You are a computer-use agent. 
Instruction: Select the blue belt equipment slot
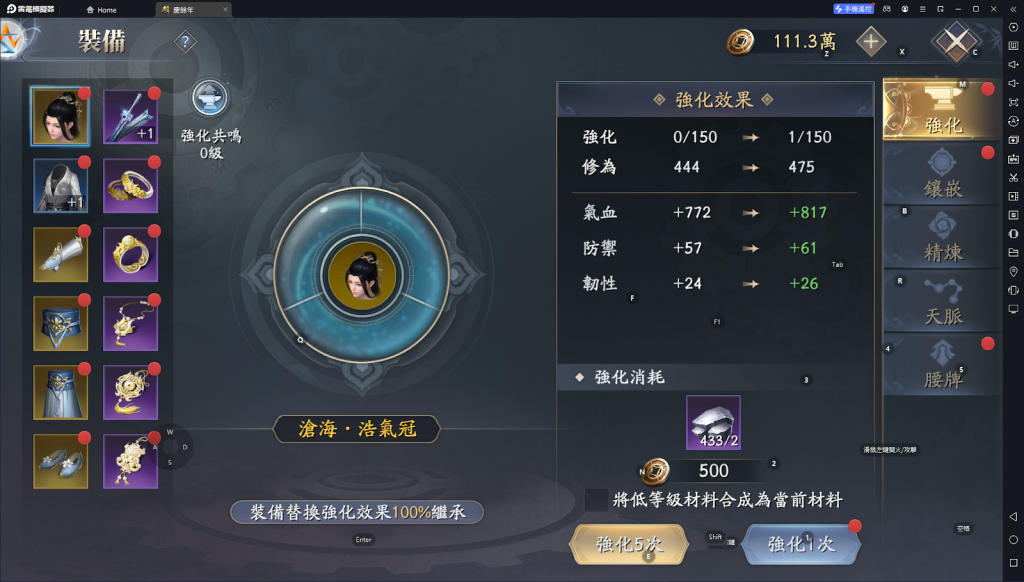(60, 323)
